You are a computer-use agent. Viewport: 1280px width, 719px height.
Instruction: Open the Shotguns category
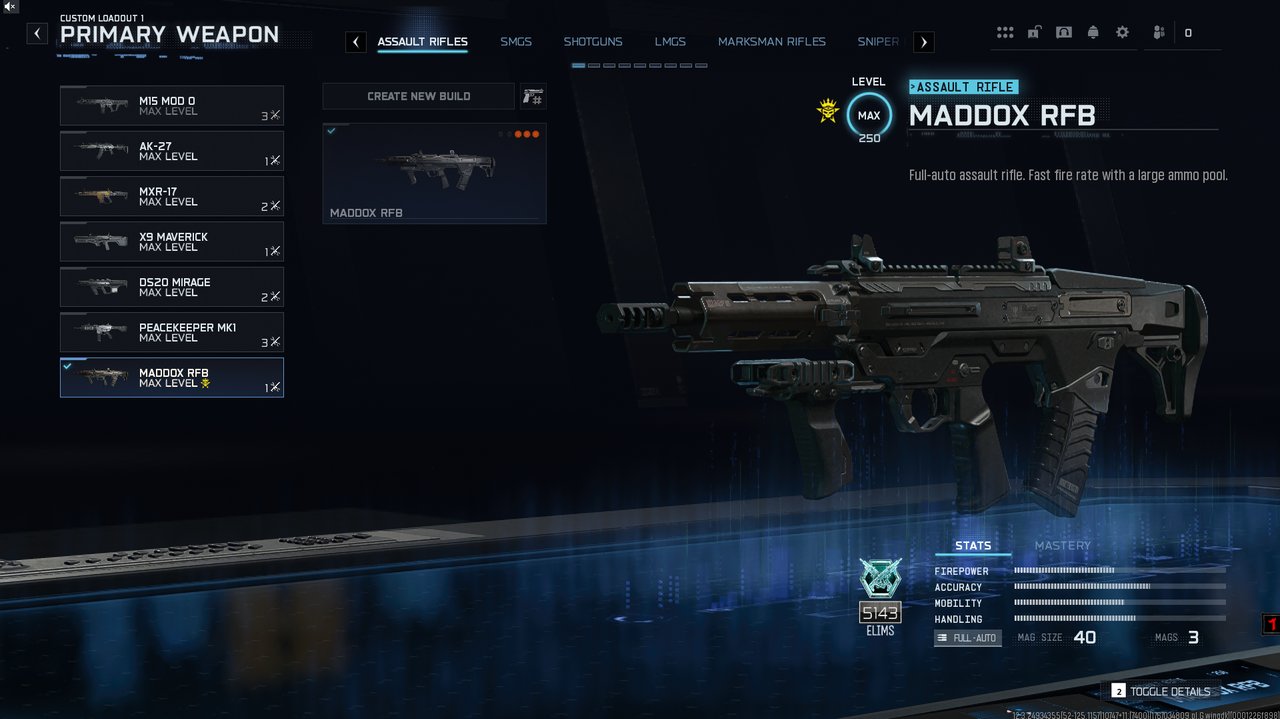pyautogui.click(x=593, y=42)
